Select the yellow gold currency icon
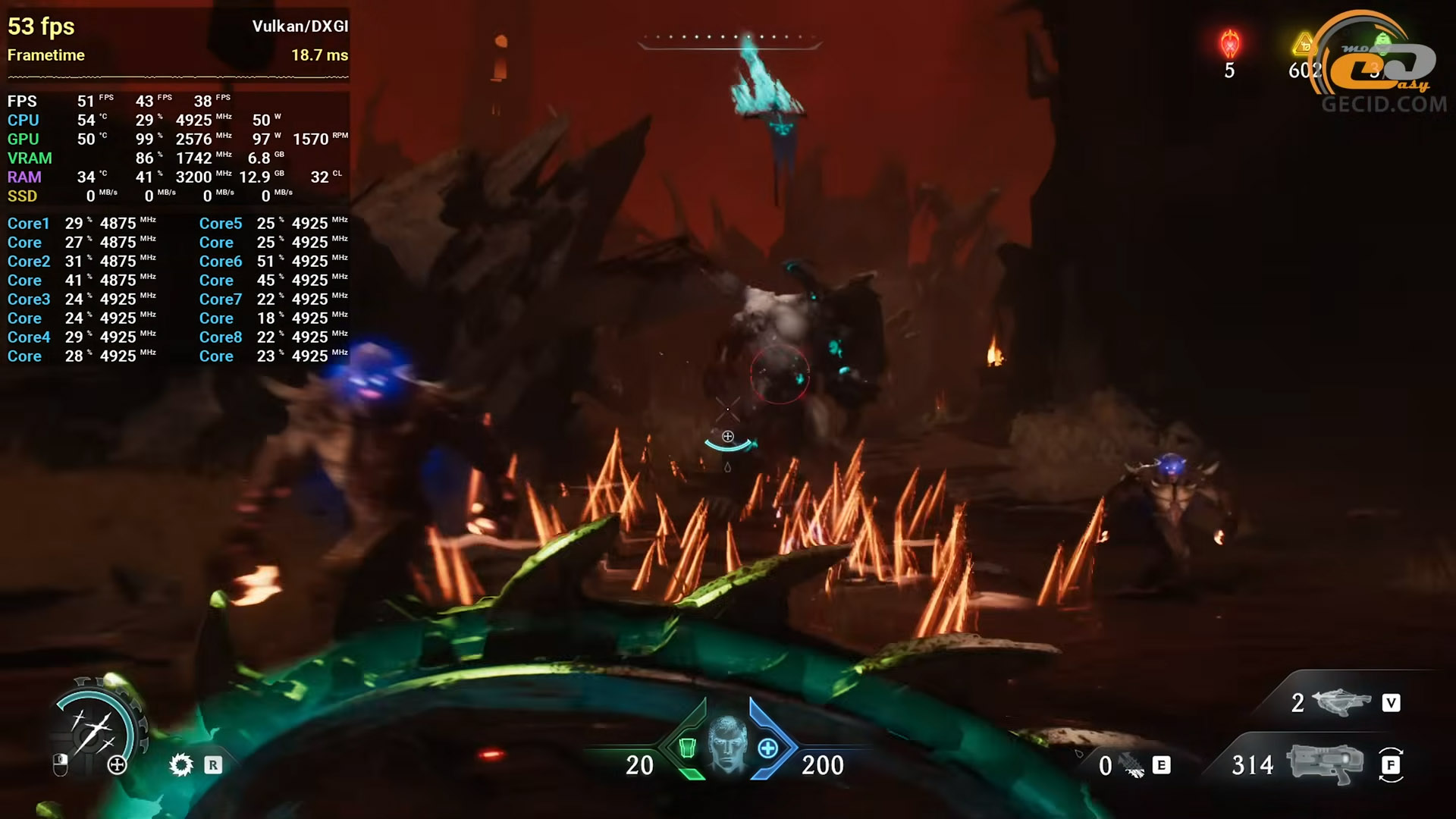 coord(1304,44)
